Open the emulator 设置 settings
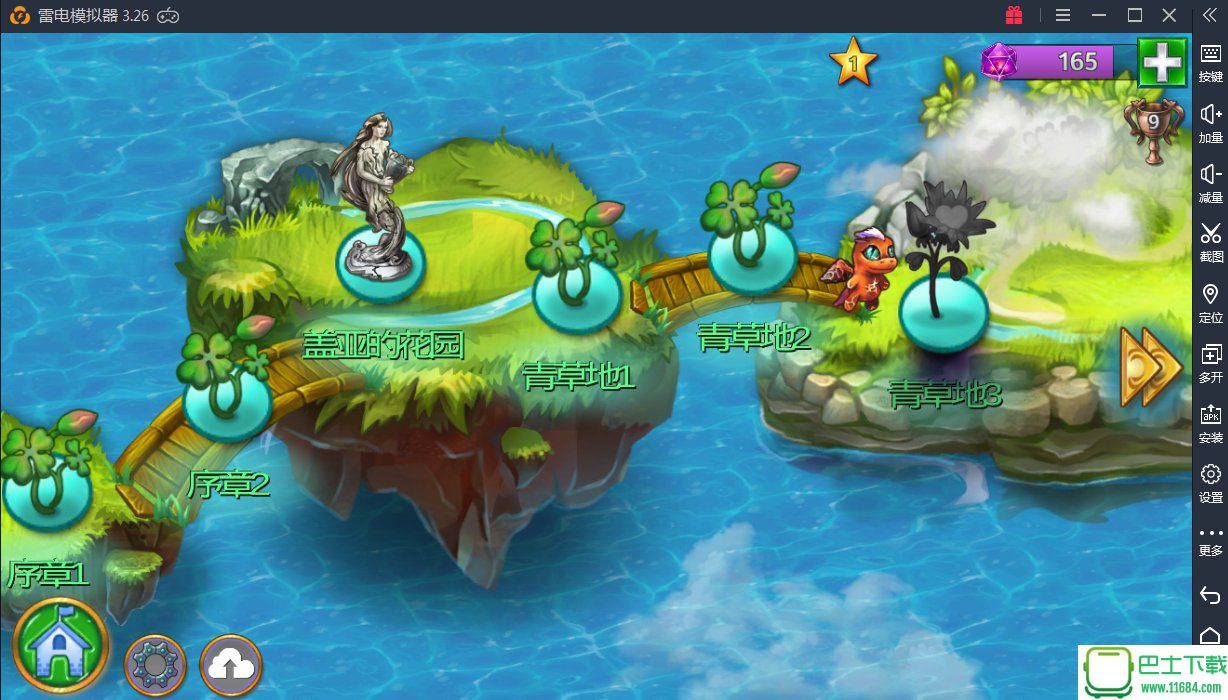Image resolution: width=1228 pixels, height=700 pixels. pos(1210,481)
